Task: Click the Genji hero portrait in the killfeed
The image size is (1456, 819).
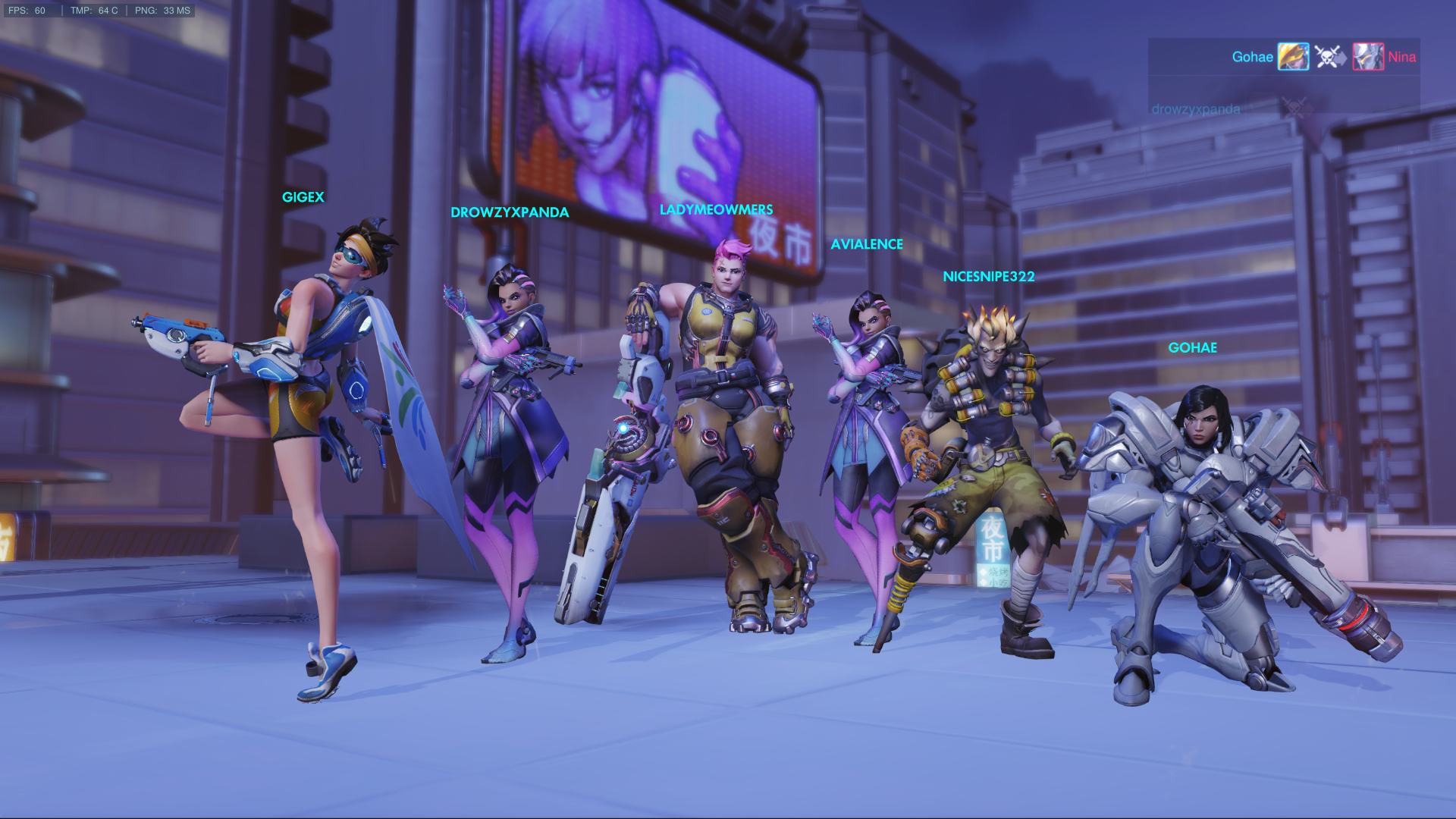Action: [1293, 57]
